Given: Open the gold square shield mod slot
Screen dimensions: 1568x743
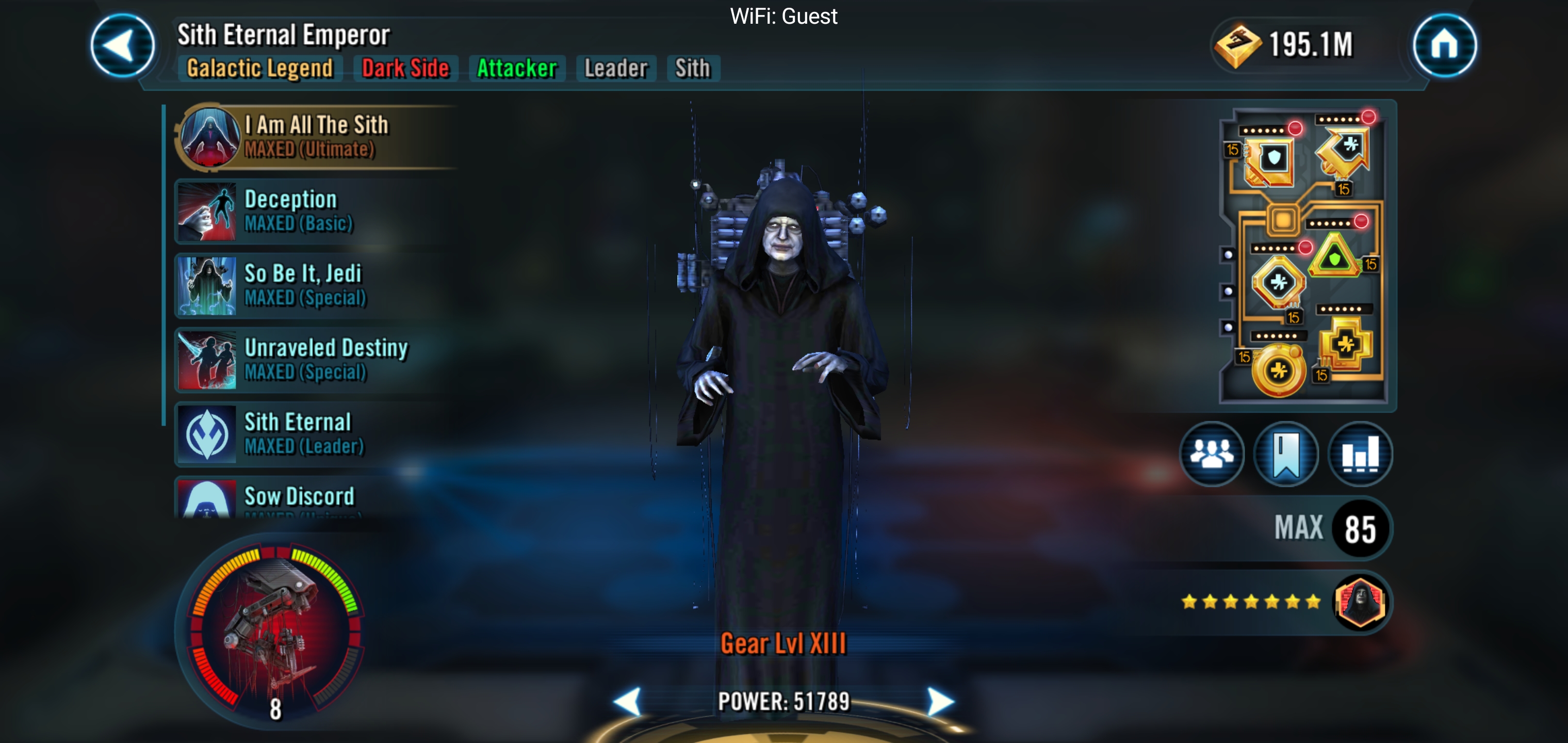Looking at the screenshot, I should pos(1270,161).
